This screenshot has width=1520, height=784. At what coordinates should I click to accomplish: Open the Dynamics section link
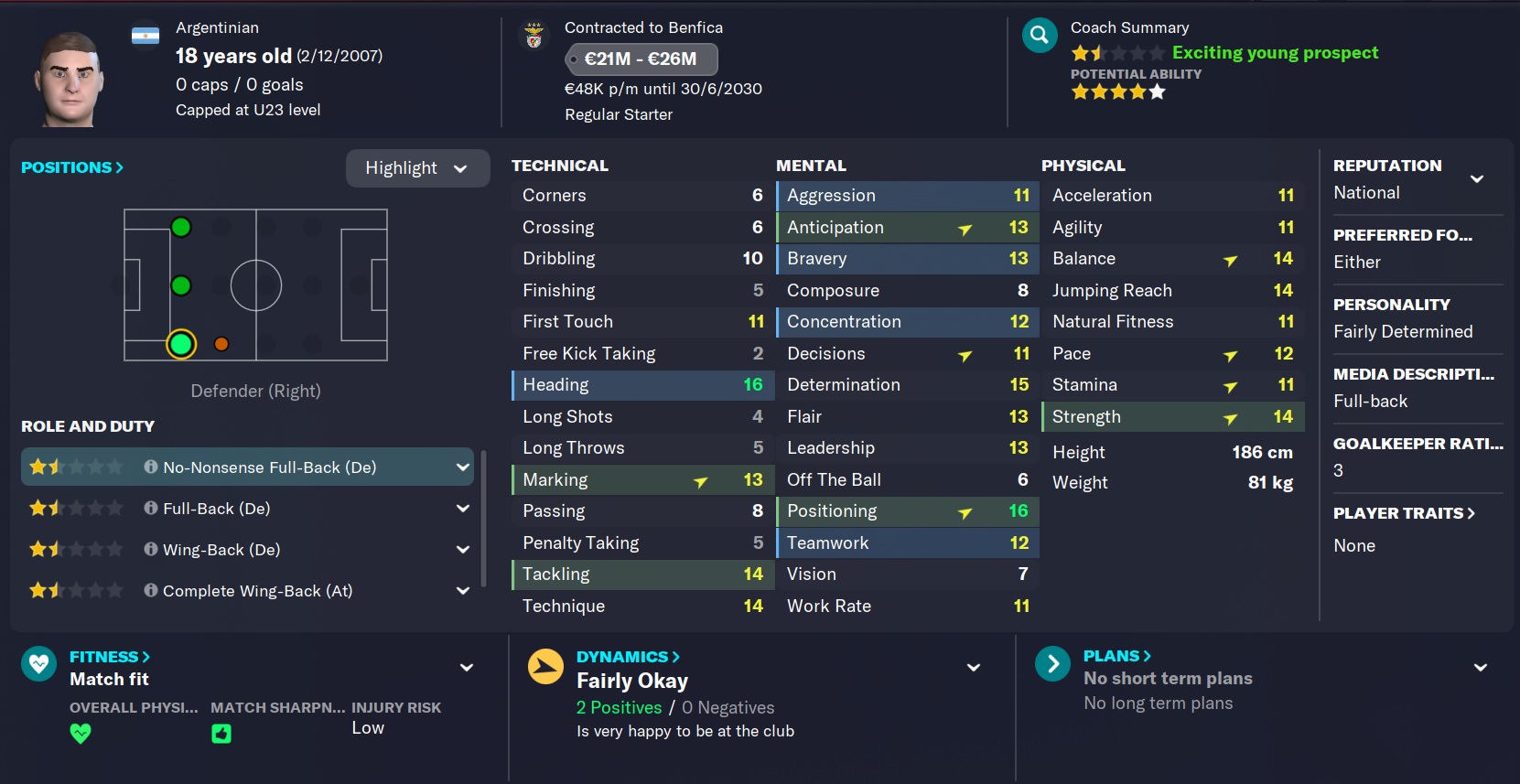click(x=628, y=657)
